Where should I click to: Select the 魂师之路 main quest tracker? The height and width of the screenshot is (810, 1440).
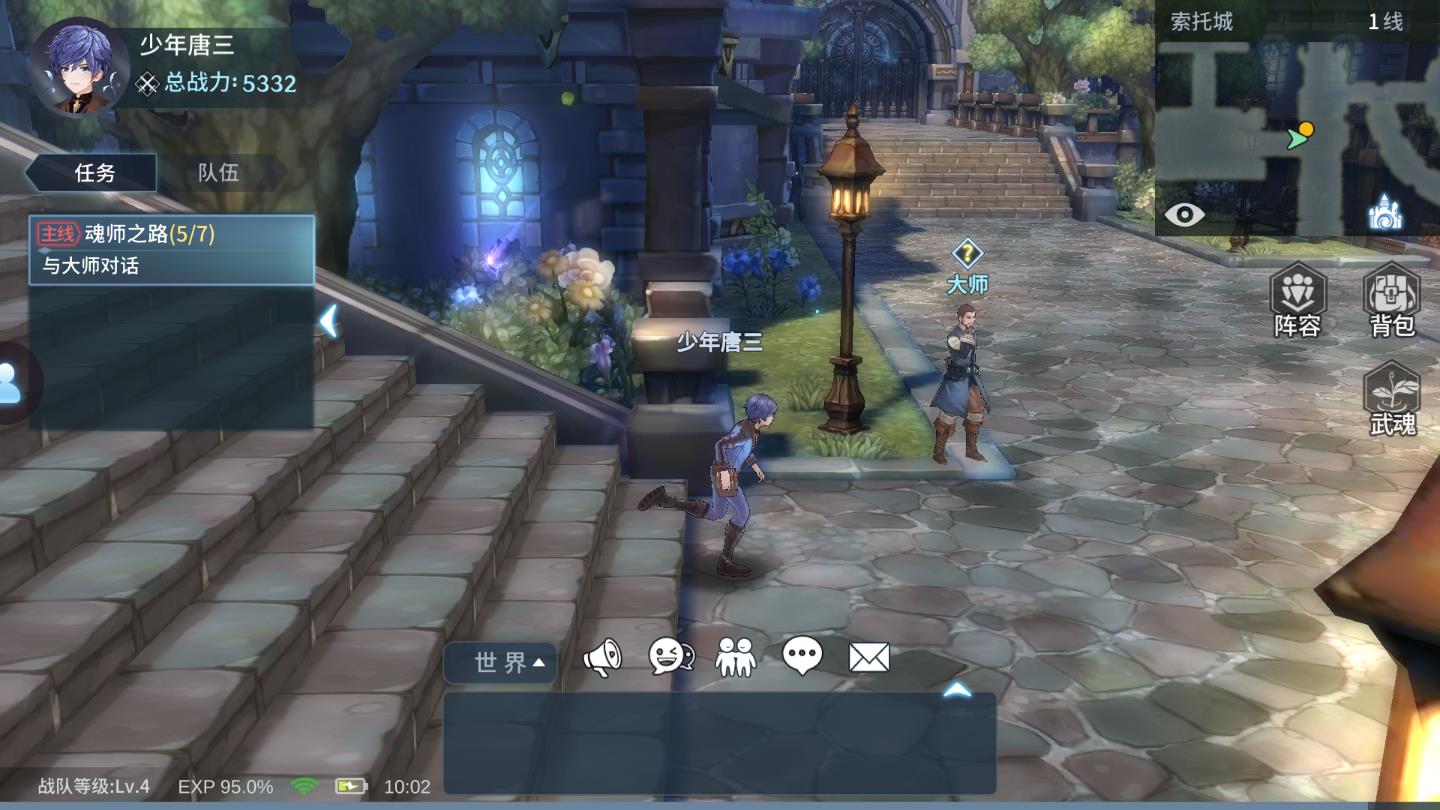click(172, 250)
